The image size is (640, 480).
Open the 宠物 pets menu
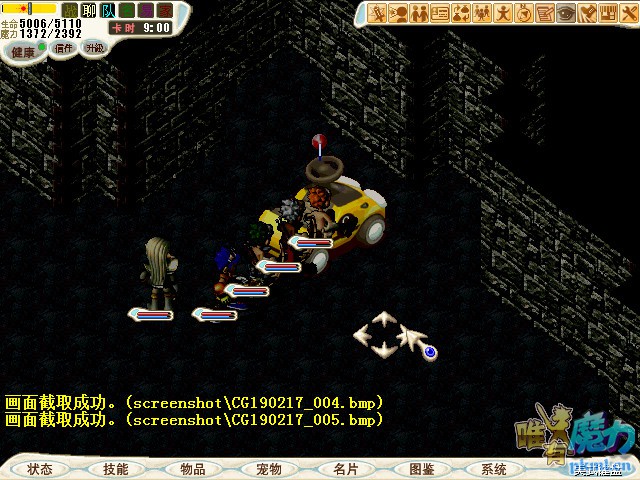click(x=268, y=468)
